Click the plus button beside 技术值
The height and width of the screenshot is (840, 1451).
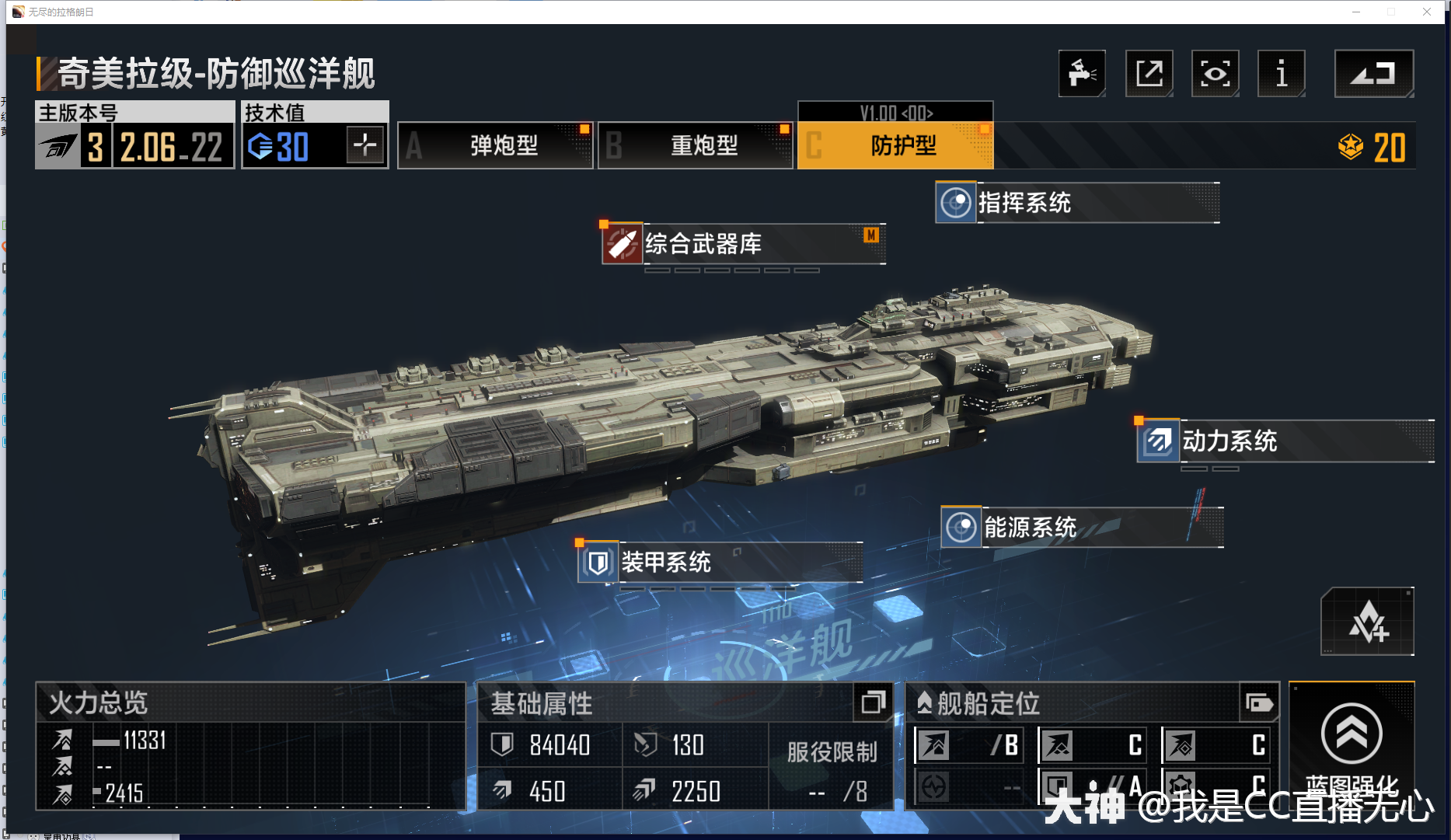coord(365,145)
